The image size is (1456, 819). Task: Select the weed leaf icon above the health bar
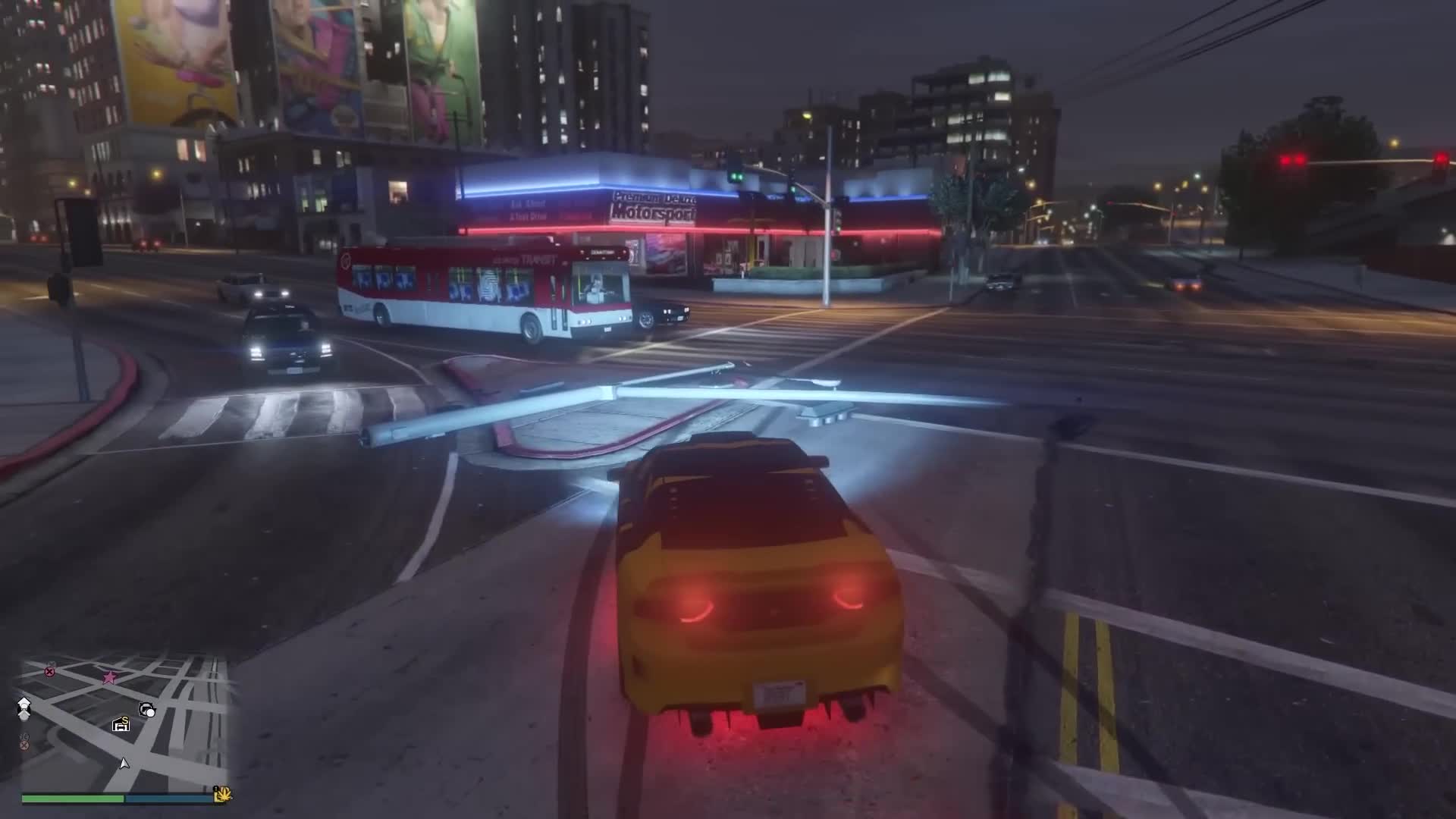coord(222,794)
